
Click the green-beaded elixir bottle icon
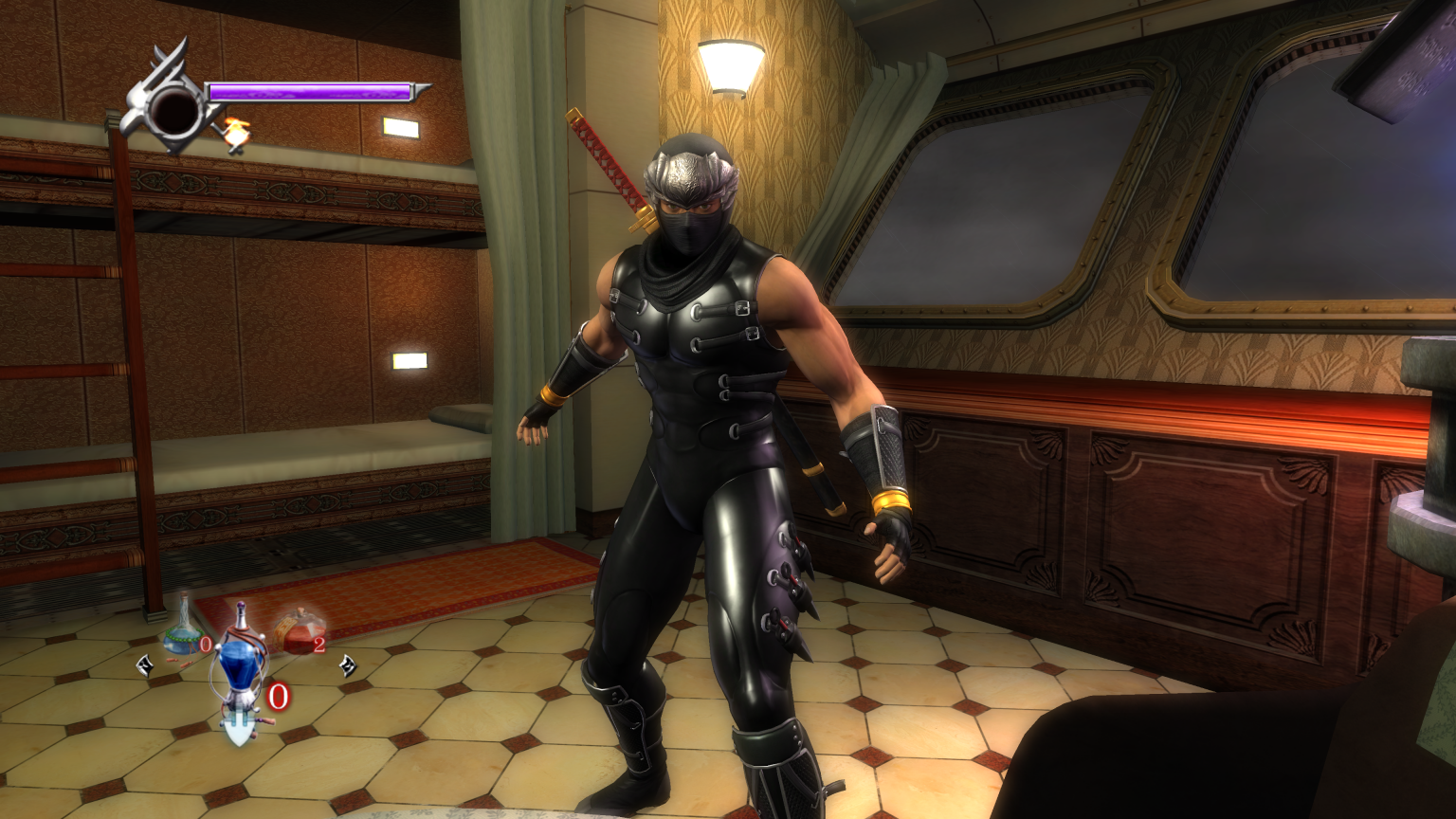coord(180,637)
